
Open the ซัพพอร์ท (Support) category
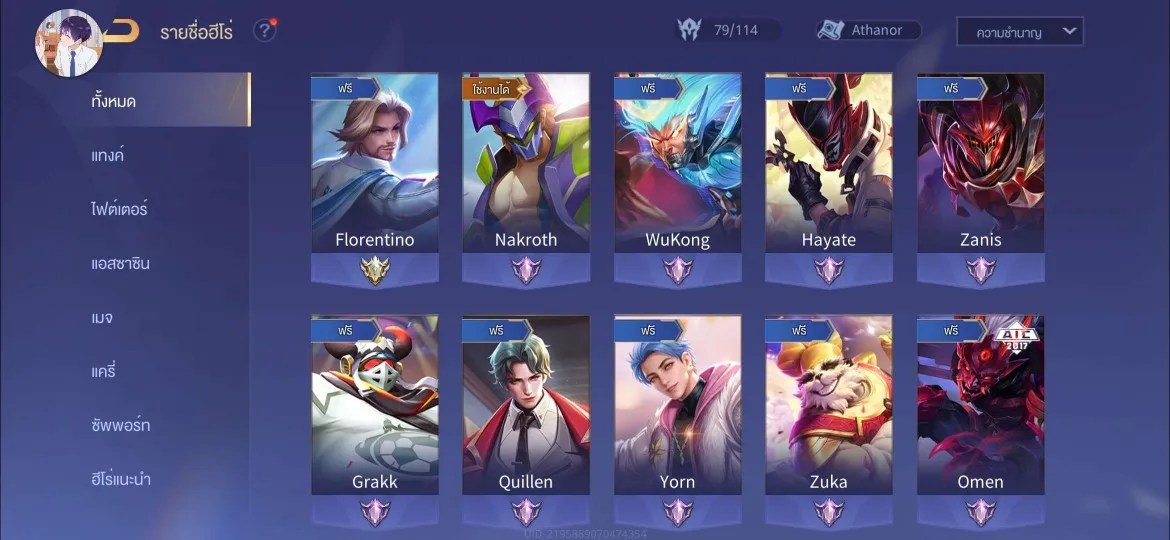[x=120, y=425]
